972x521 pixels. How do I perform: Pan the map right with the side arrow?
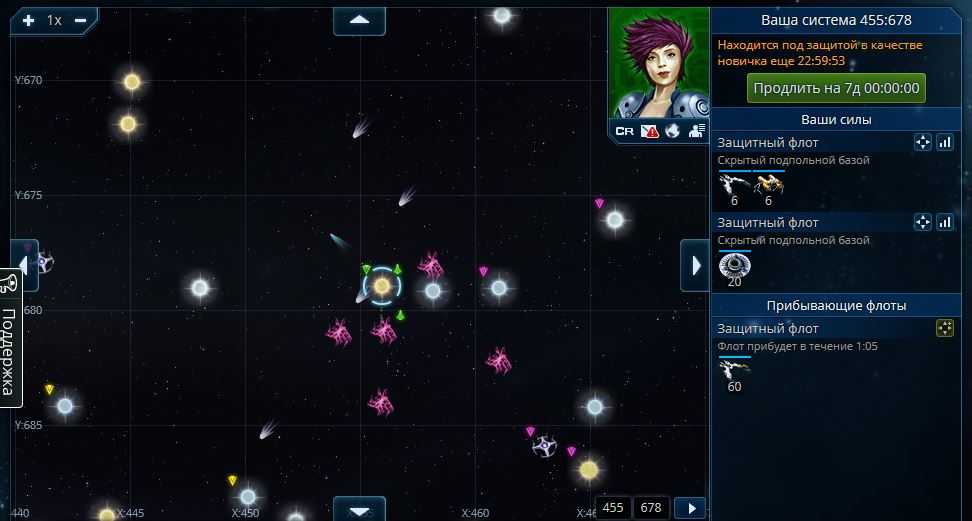[x=693, y=265]
